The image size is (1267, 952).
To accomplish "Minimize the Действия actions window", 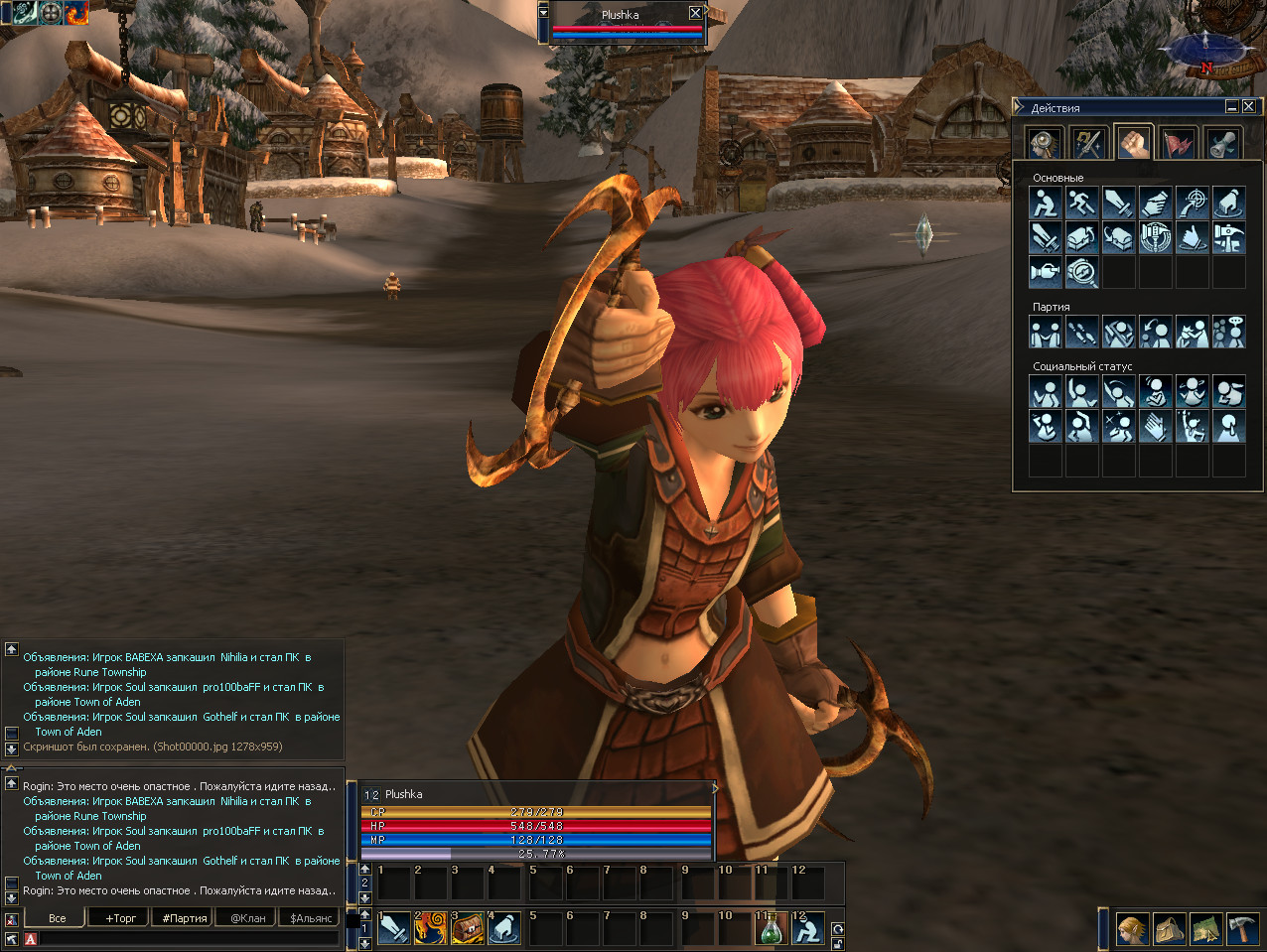I will pyautogui.click(x=1232, y=106).
